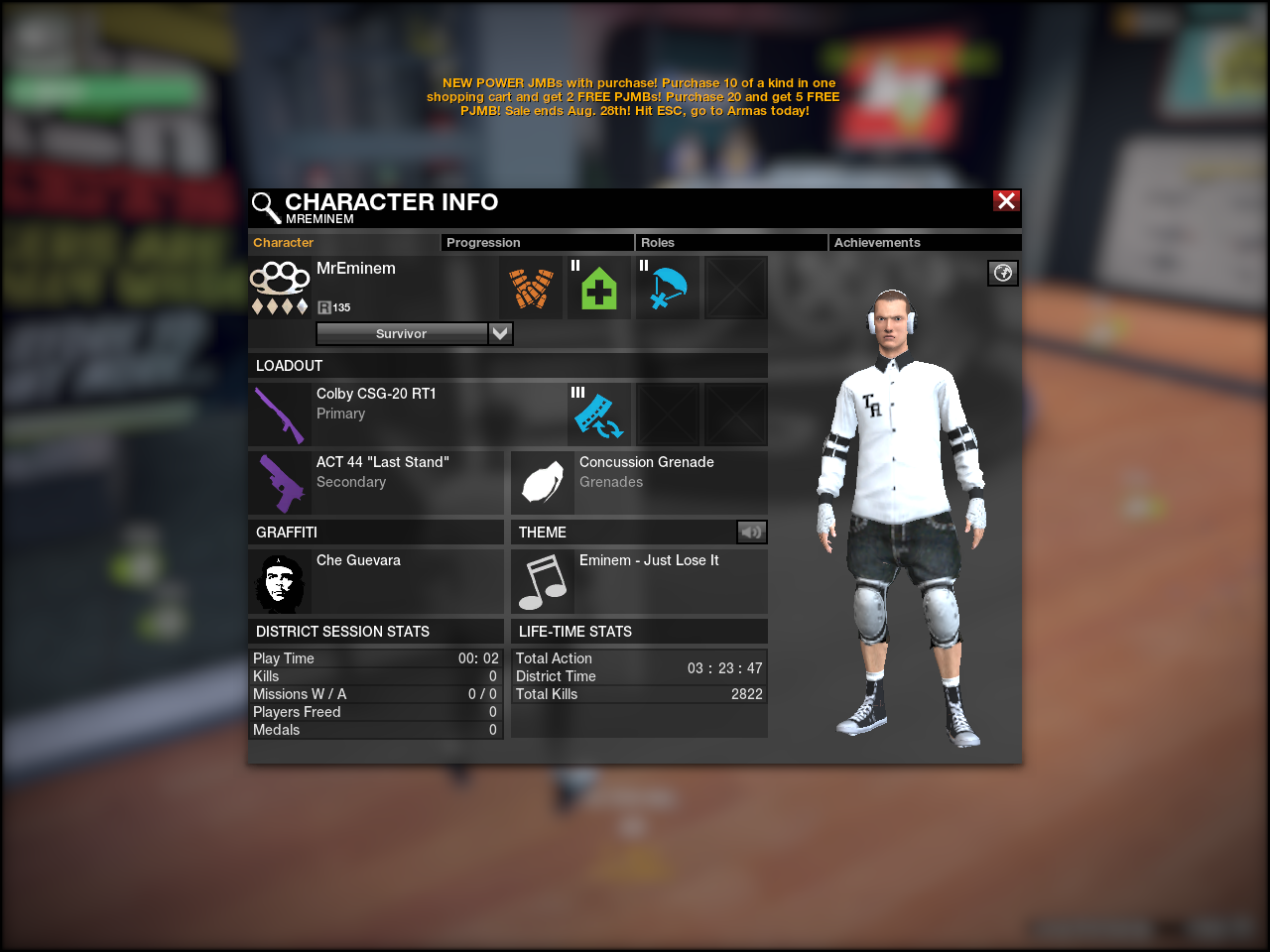Click the brass knuckles rank emblem
The height and width of the screenshot is (952, 1270).
(x=280, y=278)
